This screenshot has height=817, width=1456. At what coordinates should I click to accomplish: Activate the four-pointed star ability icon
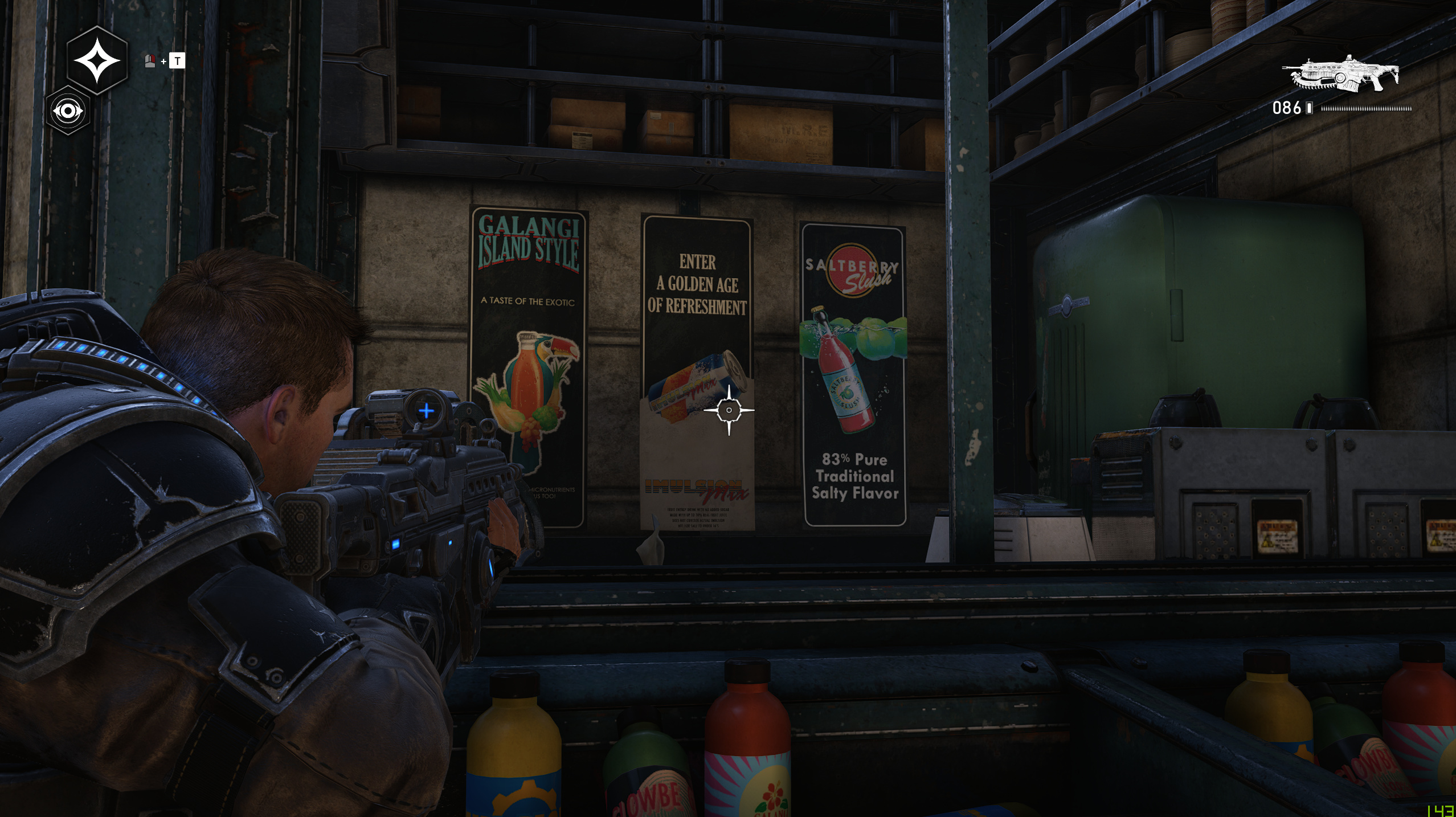click(97, 60)
